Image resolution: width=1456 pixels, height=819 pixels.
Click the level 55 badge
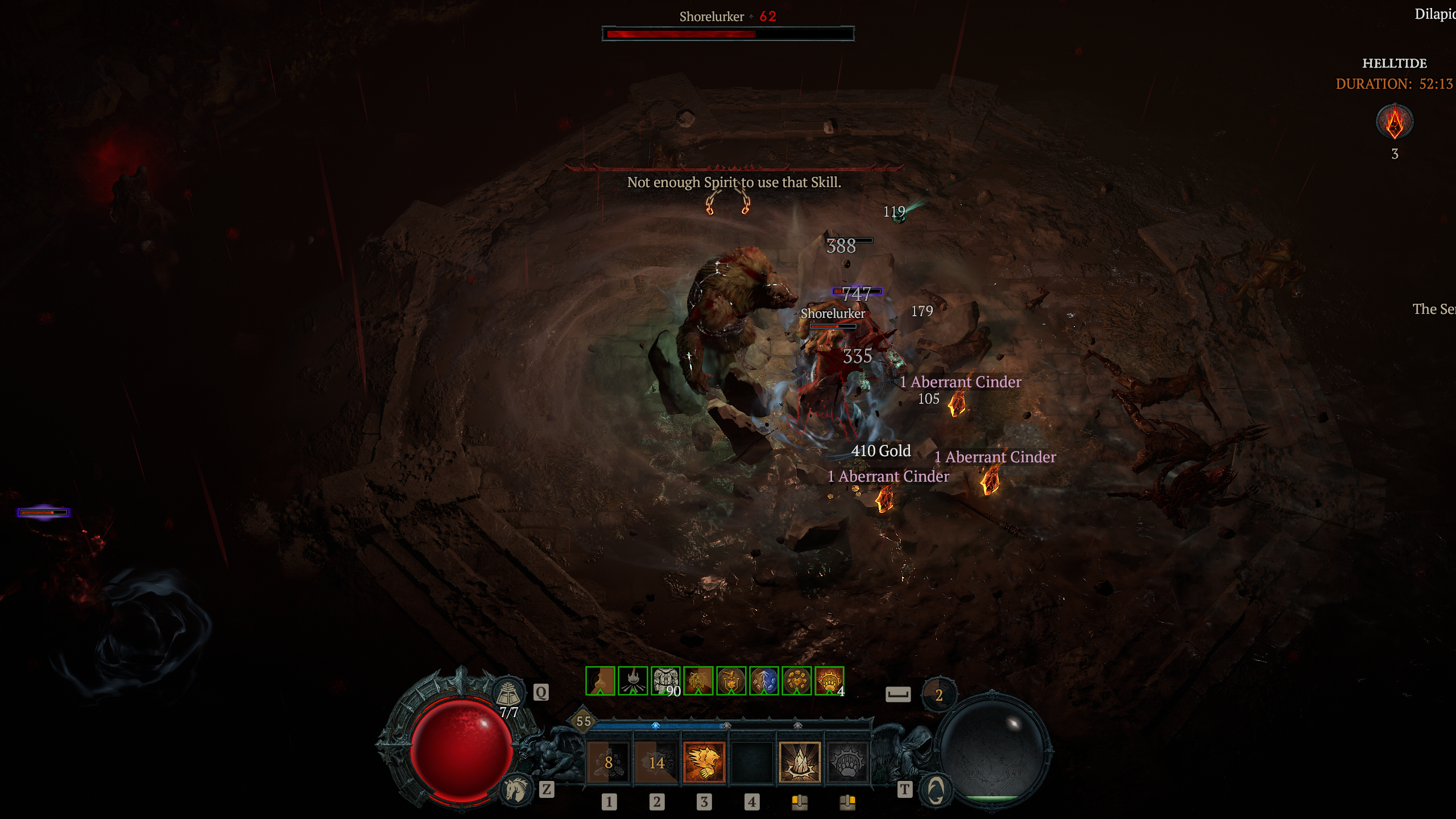pyautogui.click(x=584, y=721)
